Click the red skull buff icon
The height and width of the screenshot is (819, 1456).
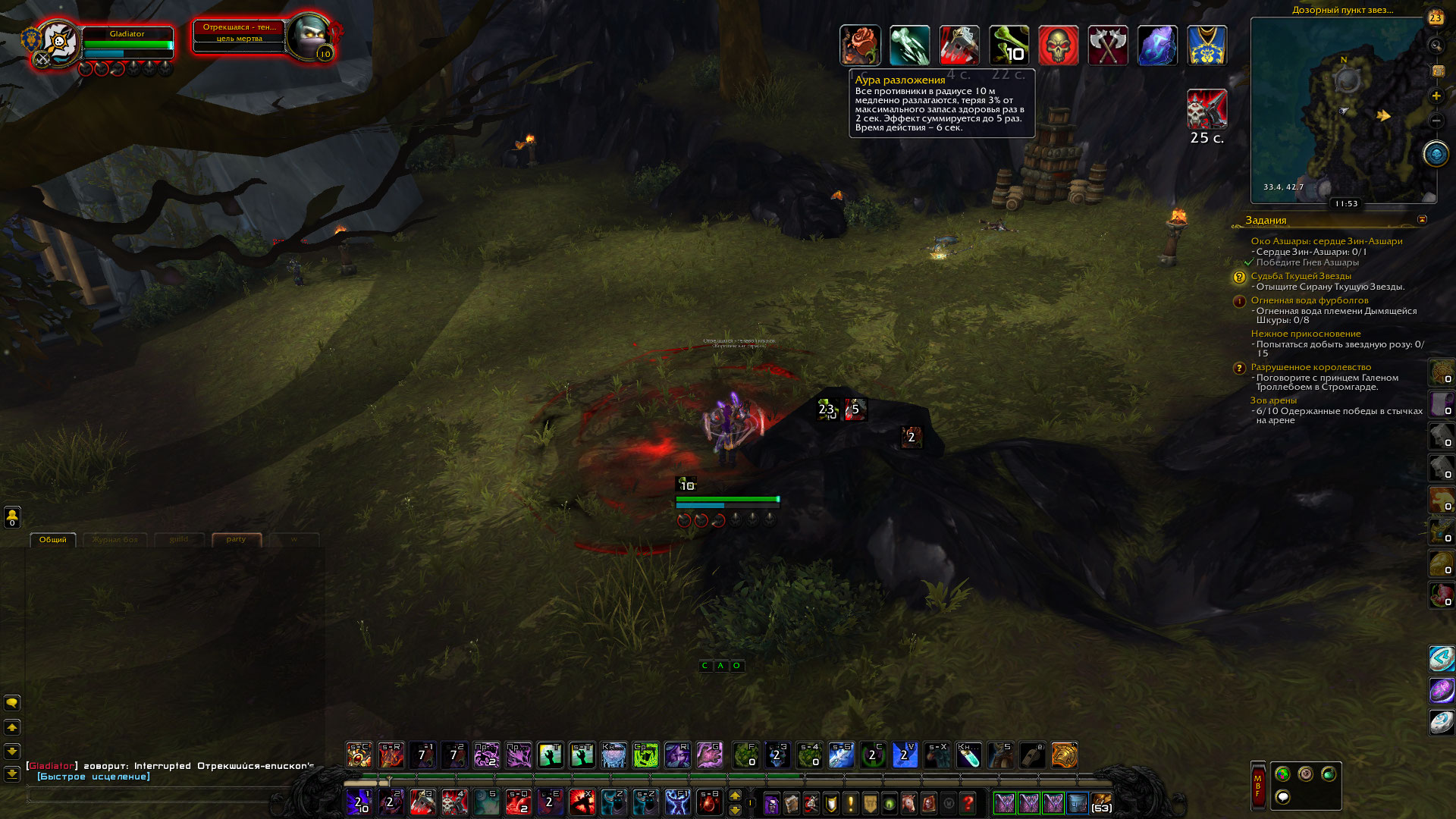tap(1058, 45)
